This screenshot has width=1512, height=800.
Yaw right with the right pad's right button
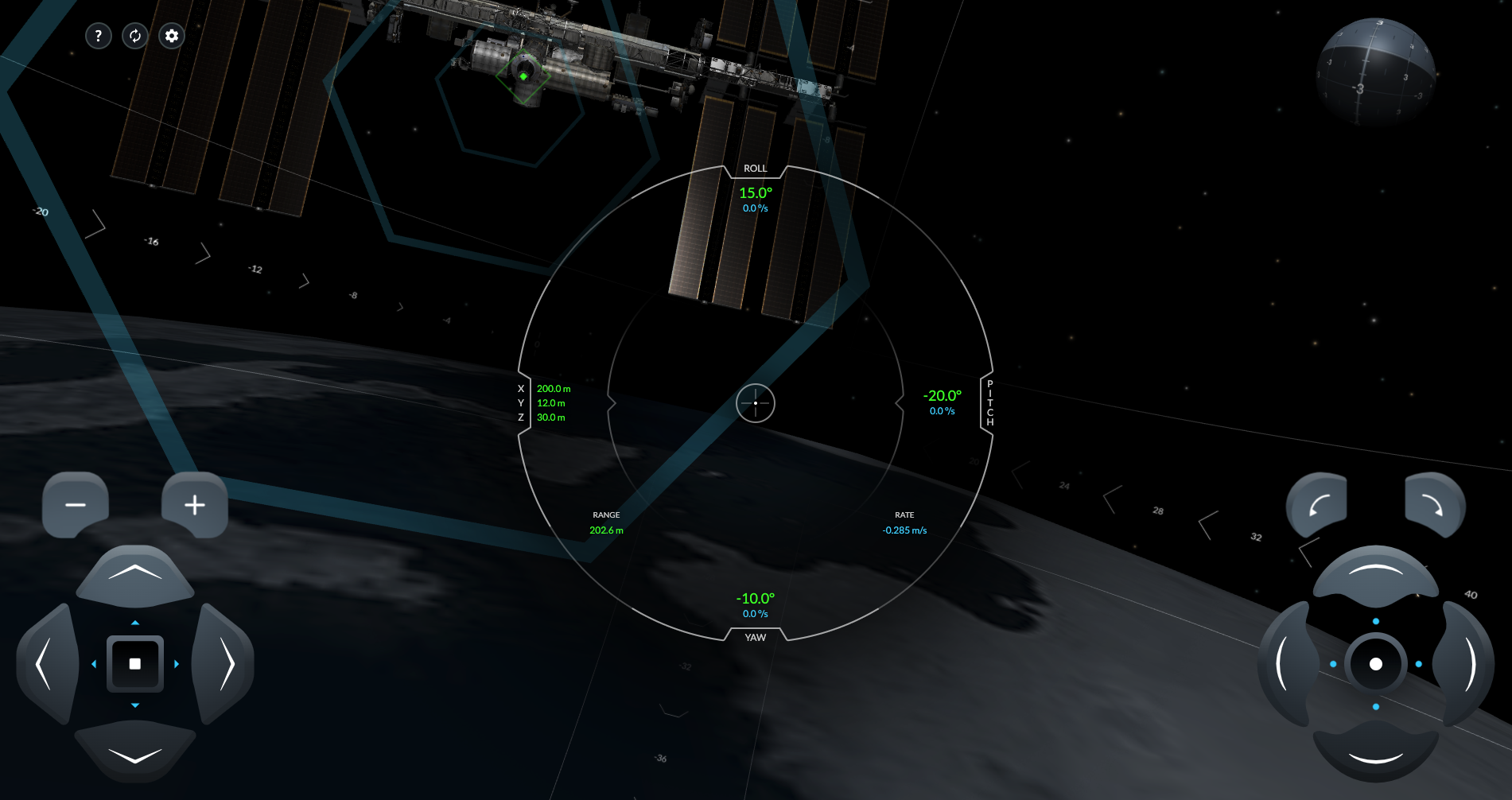[1466, 664]
